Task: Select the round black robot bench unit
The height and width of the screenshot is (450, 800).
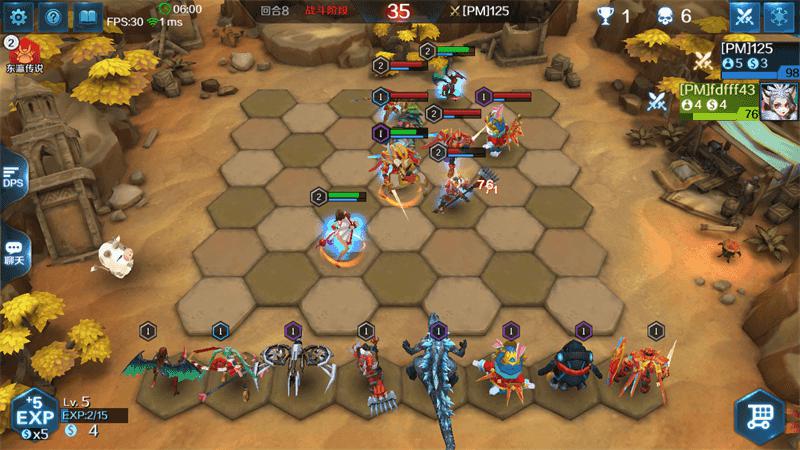Action: [582, 370]
